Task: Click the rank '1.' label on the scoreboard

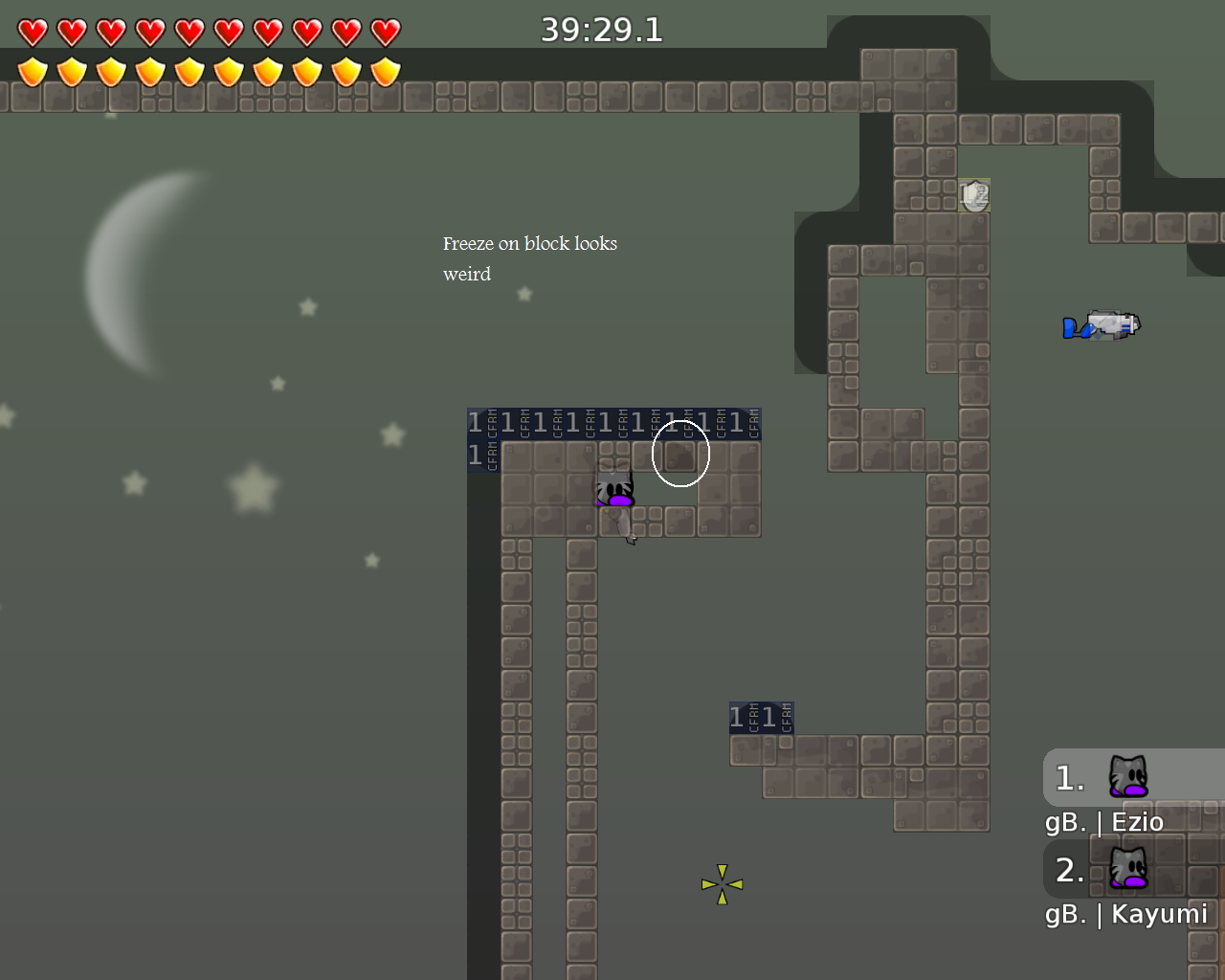Action: 1069,778
